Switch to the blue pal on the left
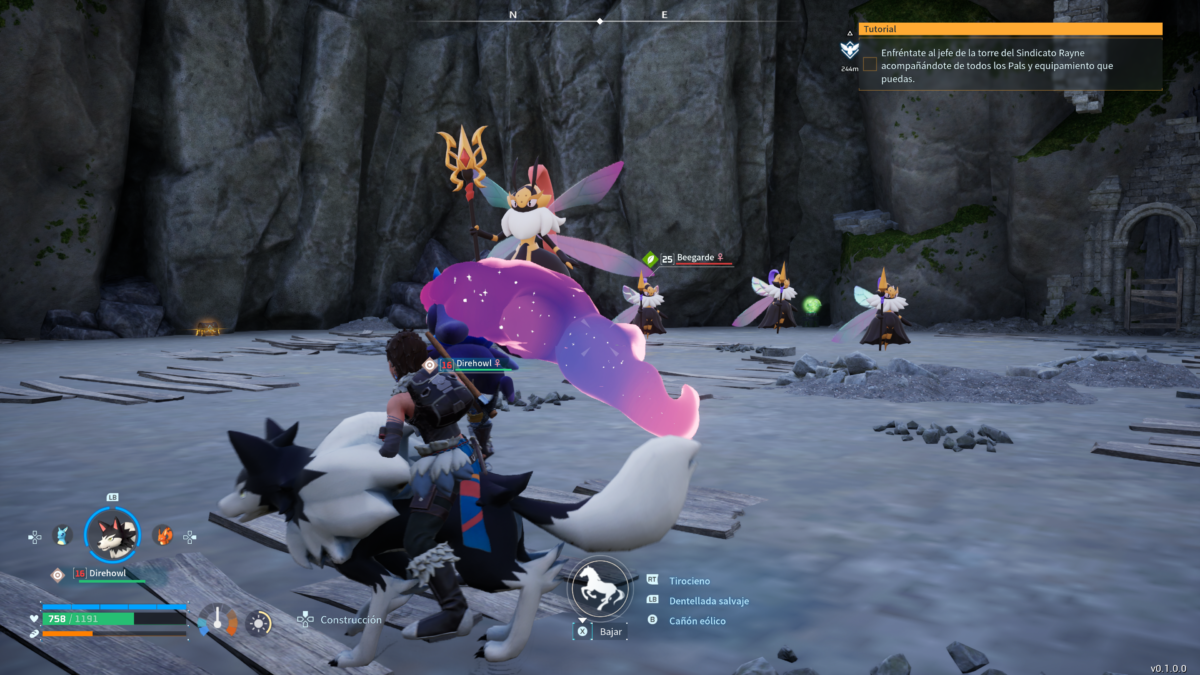This screenshot has width=1200, height=675. point(63,535)
